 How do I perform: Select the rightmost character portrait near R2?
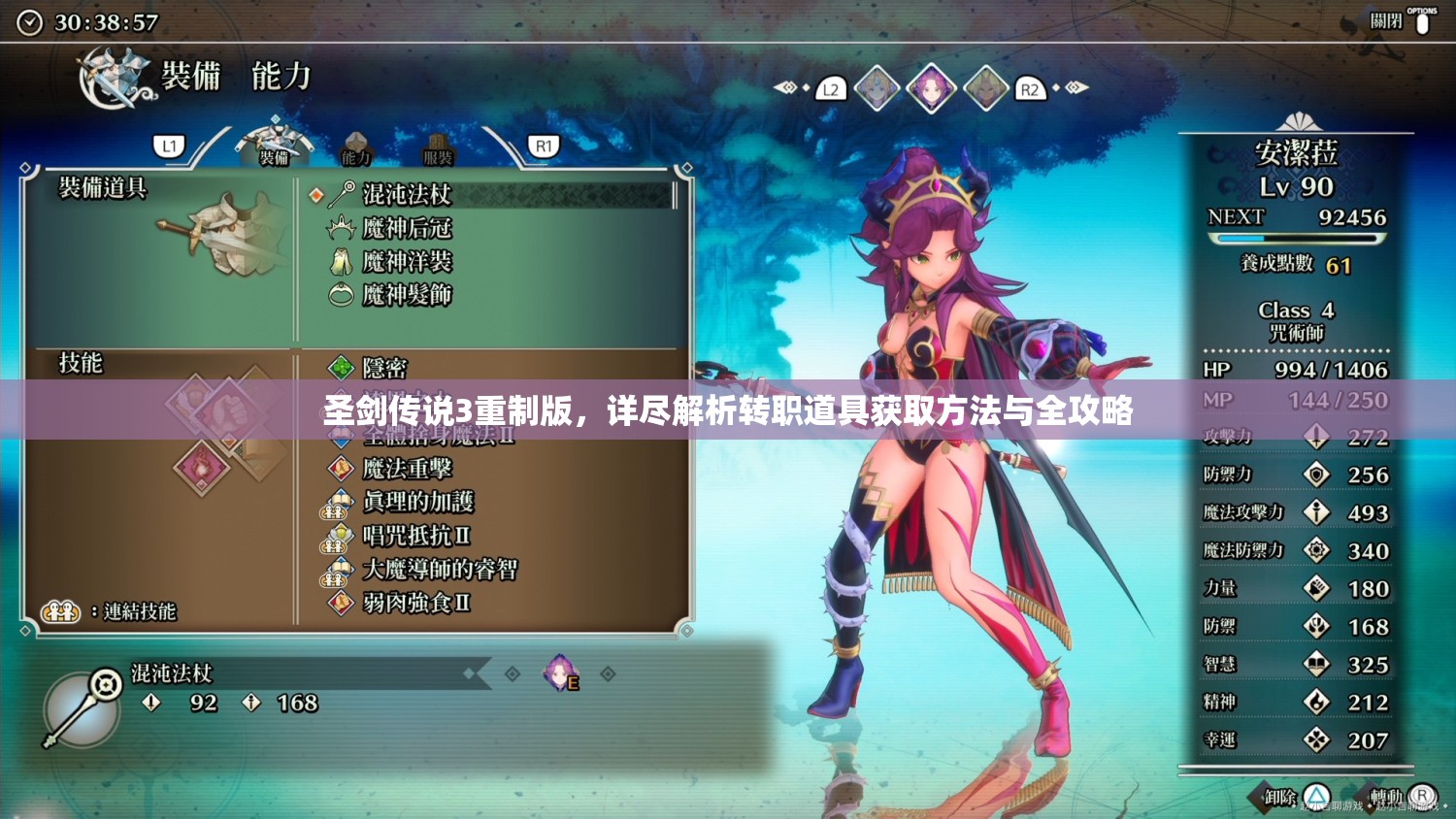(x=984, y=87)
